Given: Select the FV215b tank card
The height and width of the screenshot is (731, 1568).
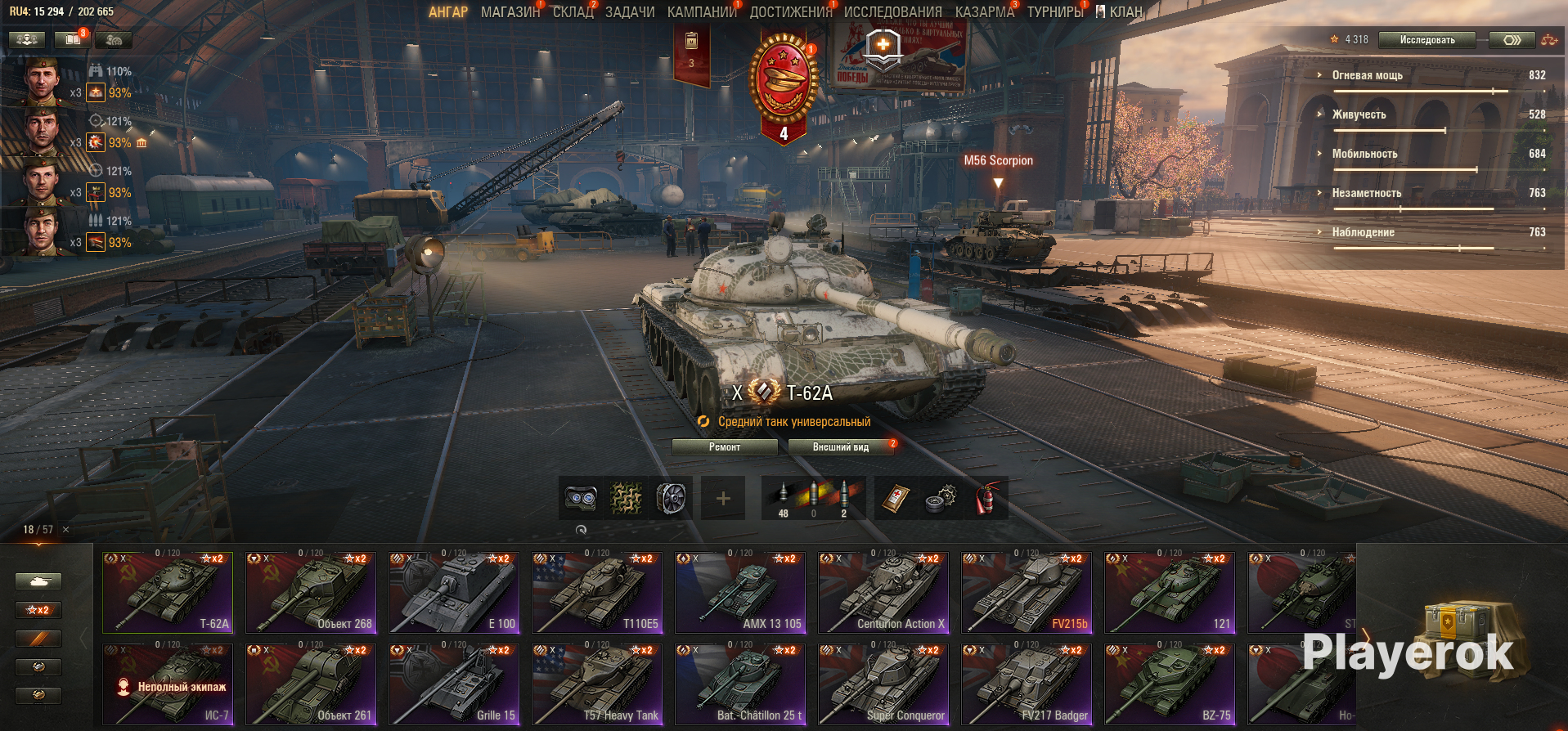Looking at the screenshot, I should pos(1027,593).
